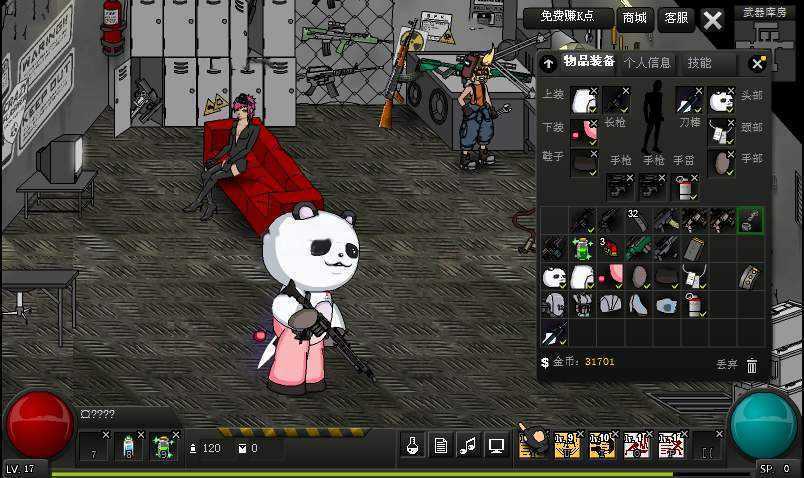Open the flask potion menu icon
Viewport: 804px width, 478px height.
tap(412, 445)
